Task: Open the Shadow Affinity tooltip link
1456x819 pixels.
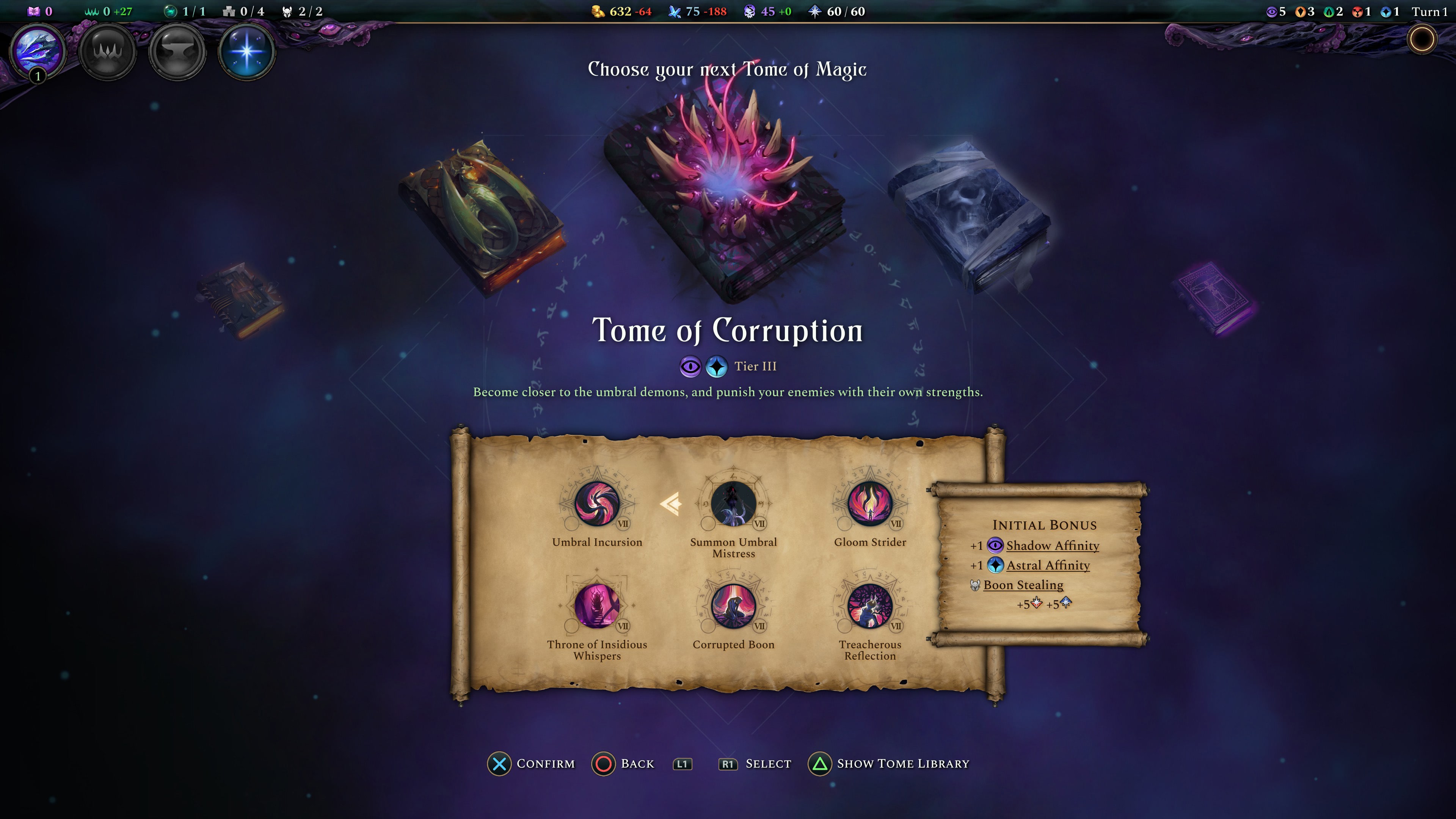Action: point(1053,546)
